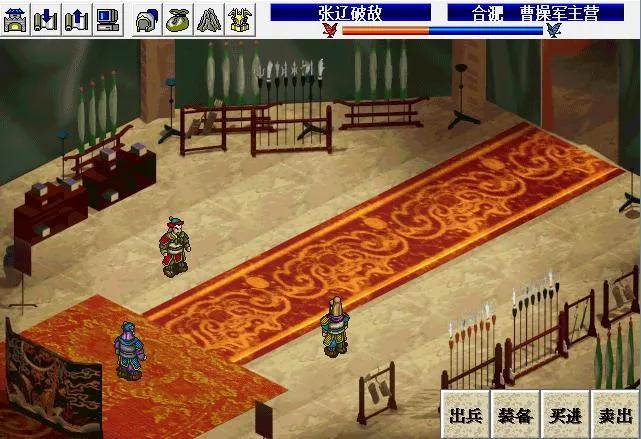
Task: Open the 装备 (equipment) menu
Action: (515, 413)
